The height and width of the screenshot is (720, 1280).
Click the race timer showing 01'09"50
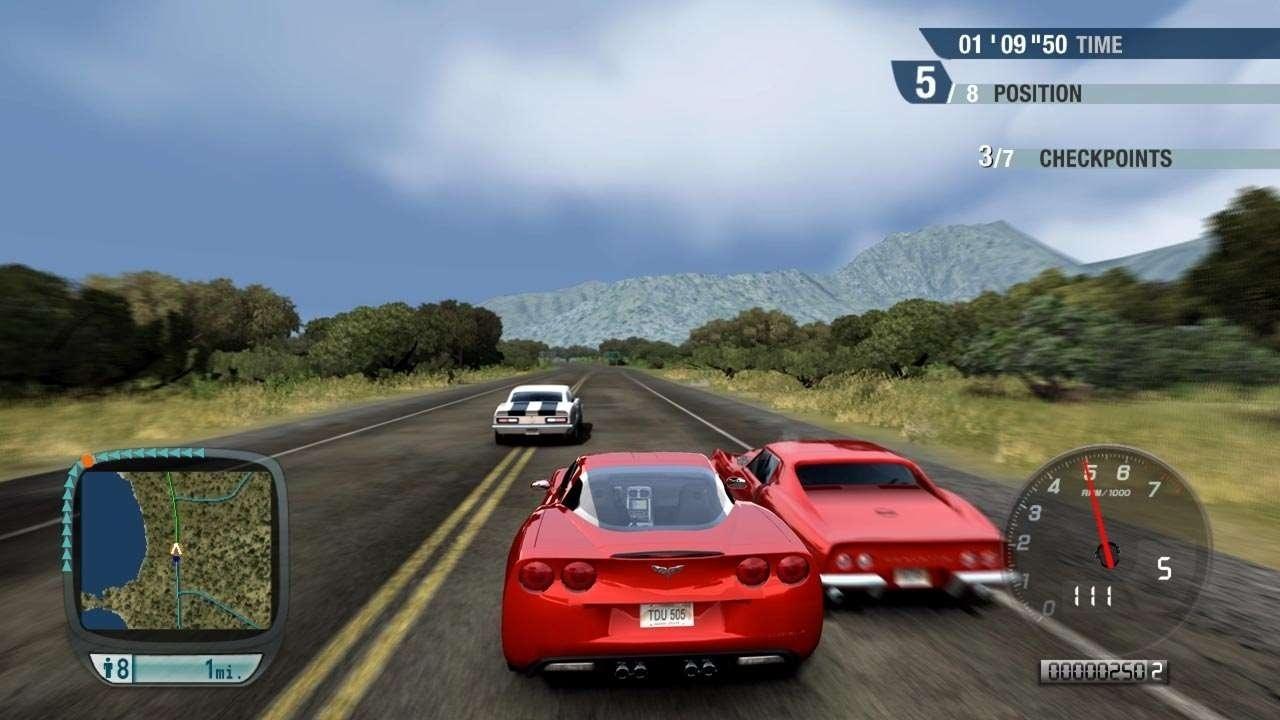click(1013, 45)
